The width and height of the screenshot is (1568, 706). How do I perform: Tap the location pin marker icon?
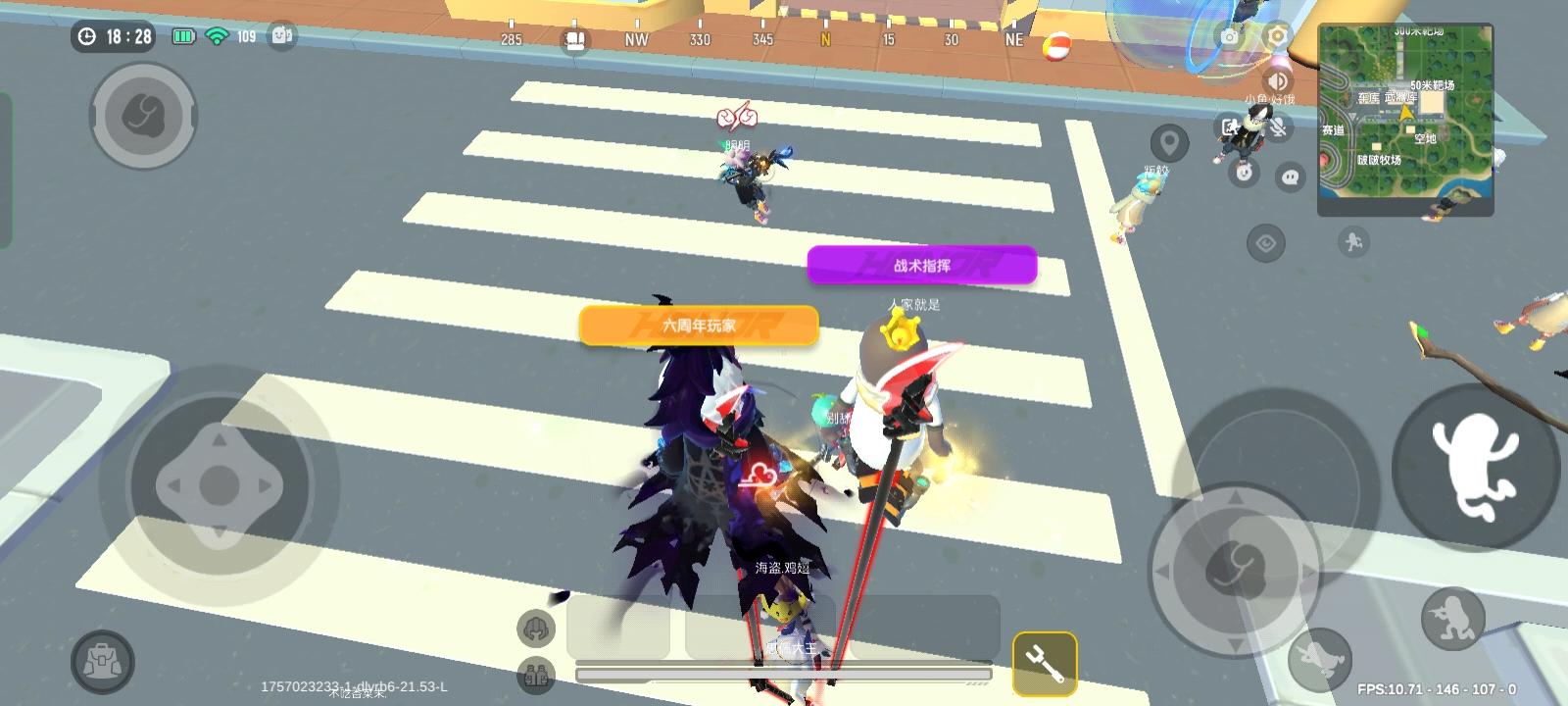coord(1169,142)
